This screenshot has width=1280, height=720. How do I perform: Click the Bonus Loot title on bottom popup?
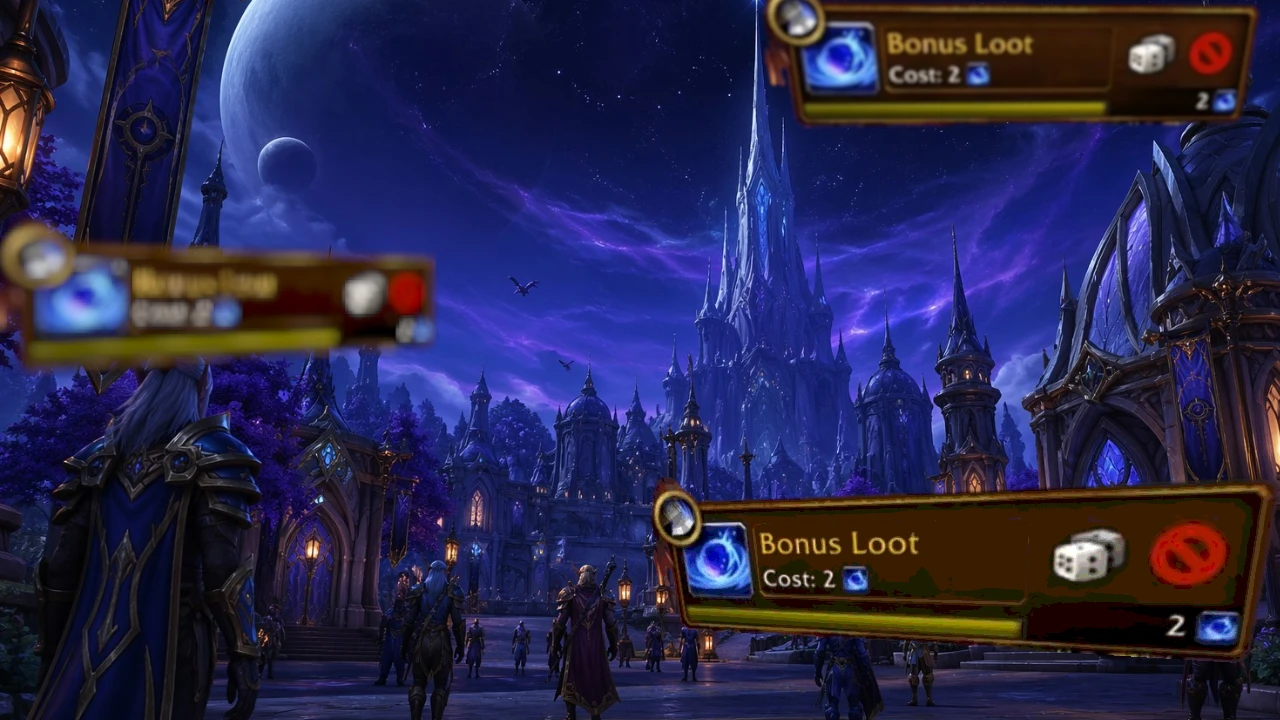tap(840, 544)
